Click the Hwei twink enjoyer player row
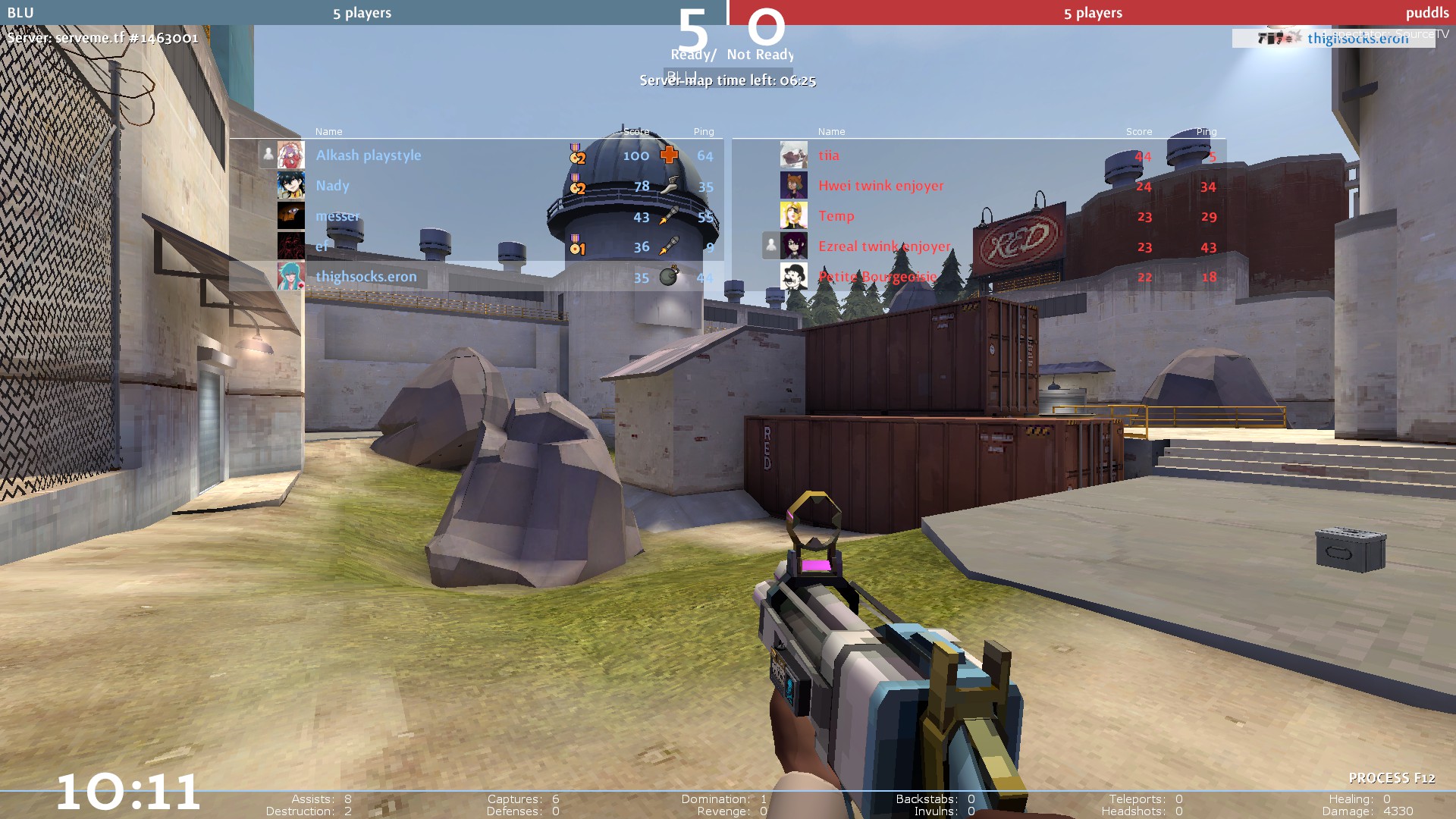The height and width of the screenshot is (819, 1456). click(x=880, y=186)
